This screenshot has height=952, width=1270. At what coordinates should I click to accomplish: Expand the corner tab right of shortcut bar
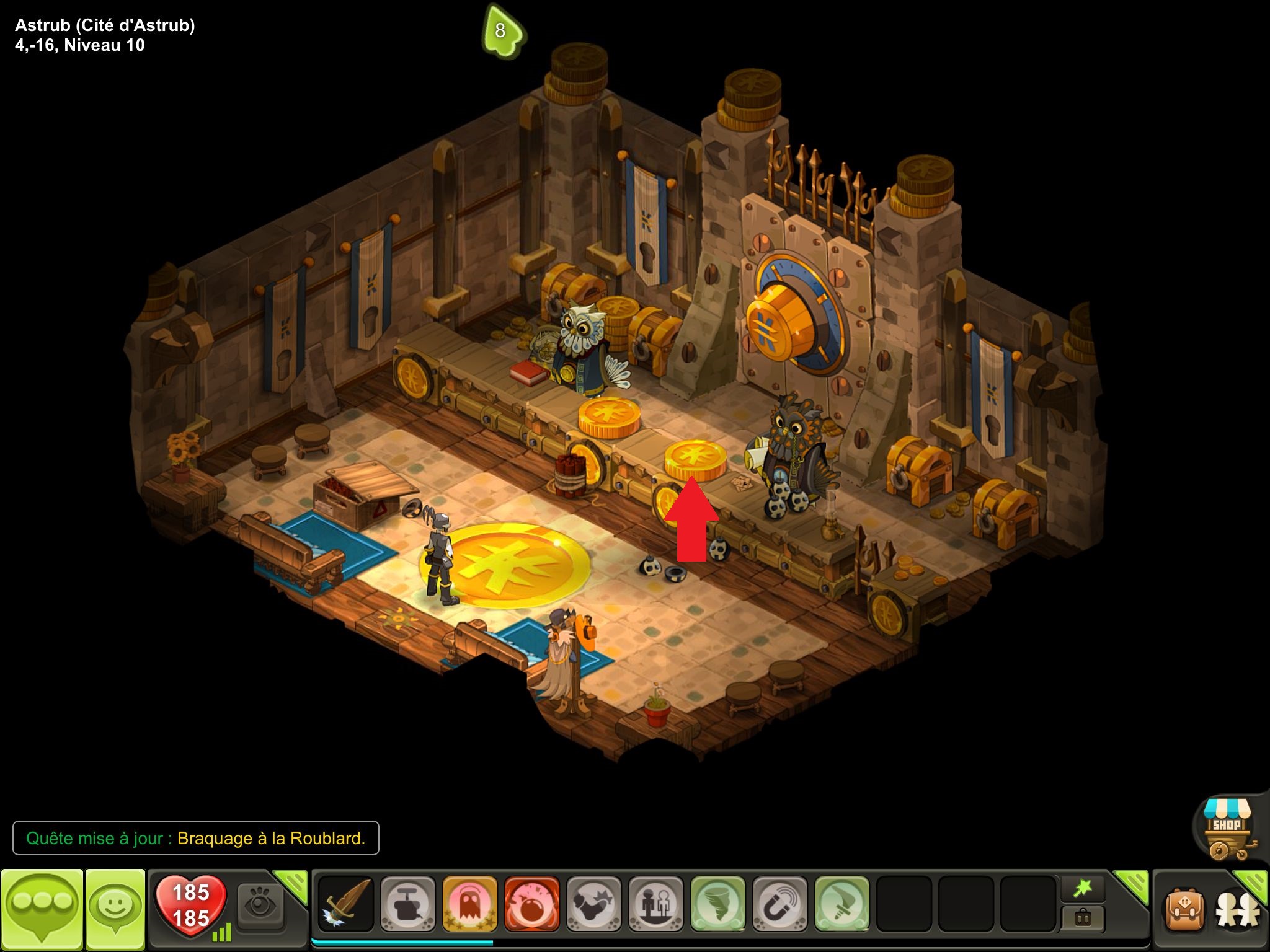tap(1134, 885)
